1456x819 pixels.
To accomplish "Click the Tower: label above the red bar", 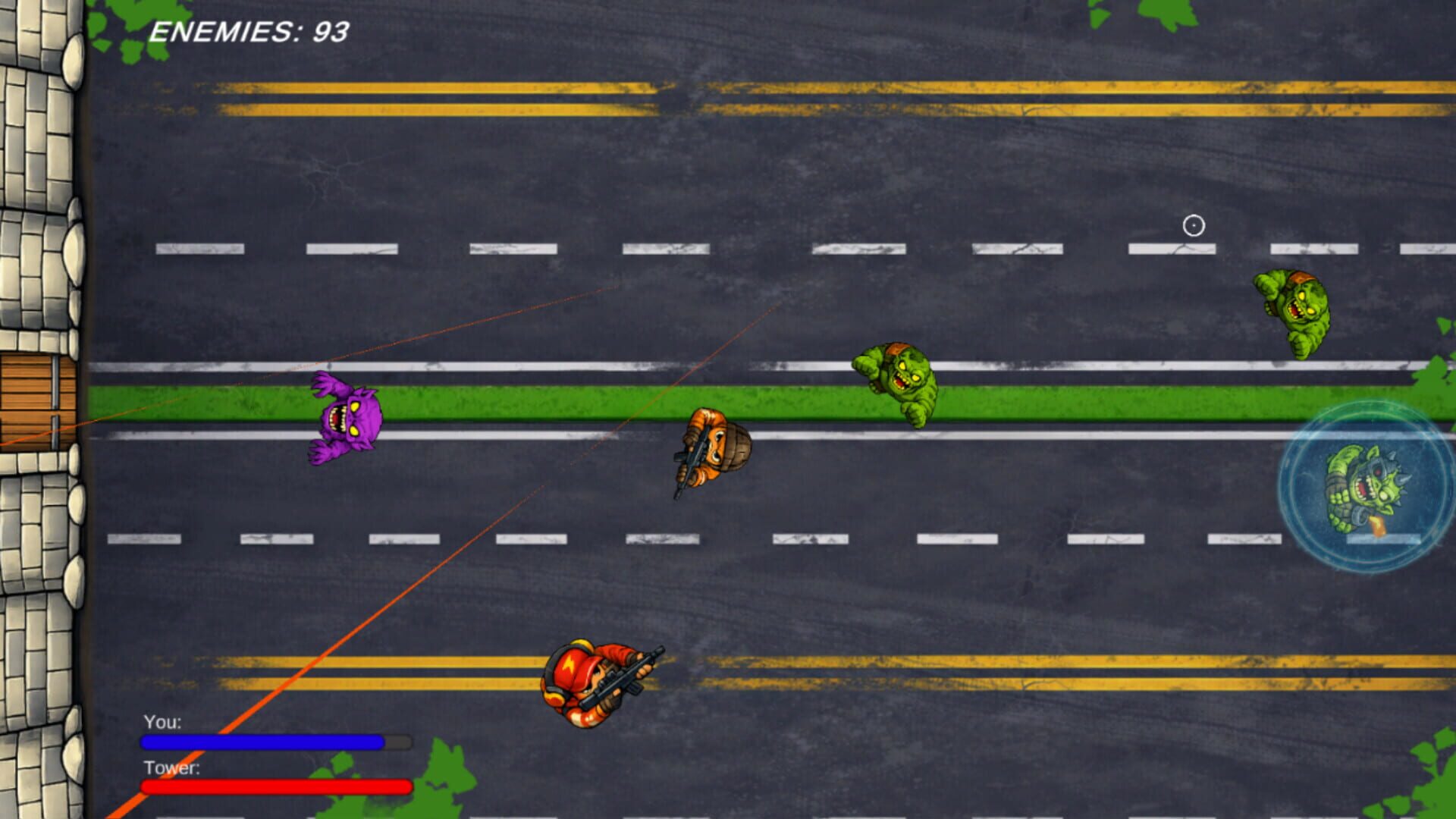I will click(171, 770).
